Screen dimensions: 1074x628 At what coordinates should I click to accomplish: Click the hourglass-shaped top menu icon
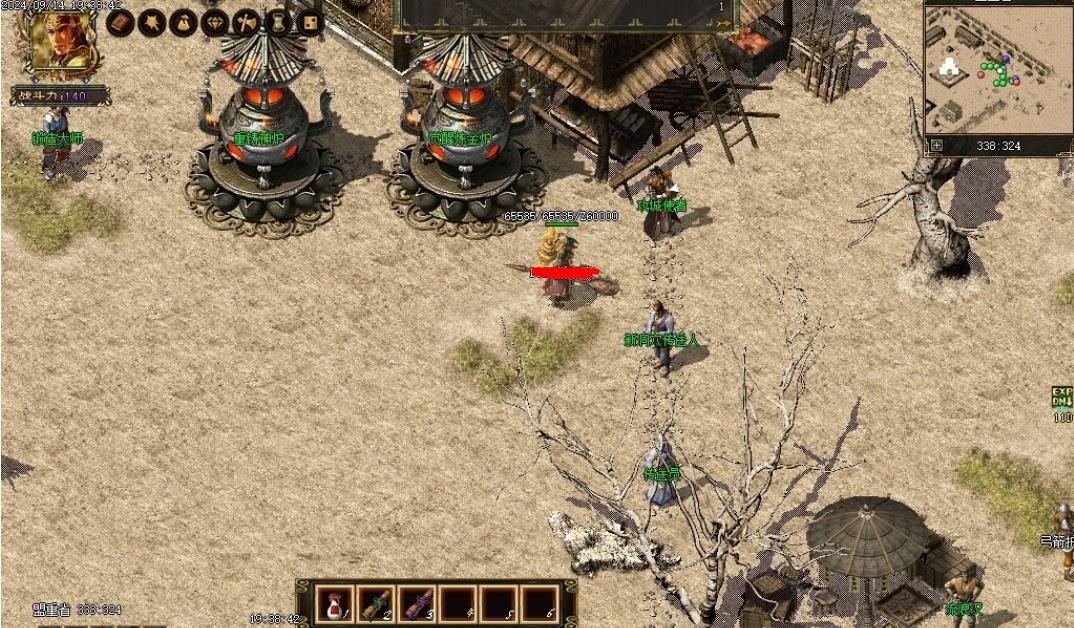[278, 22]
